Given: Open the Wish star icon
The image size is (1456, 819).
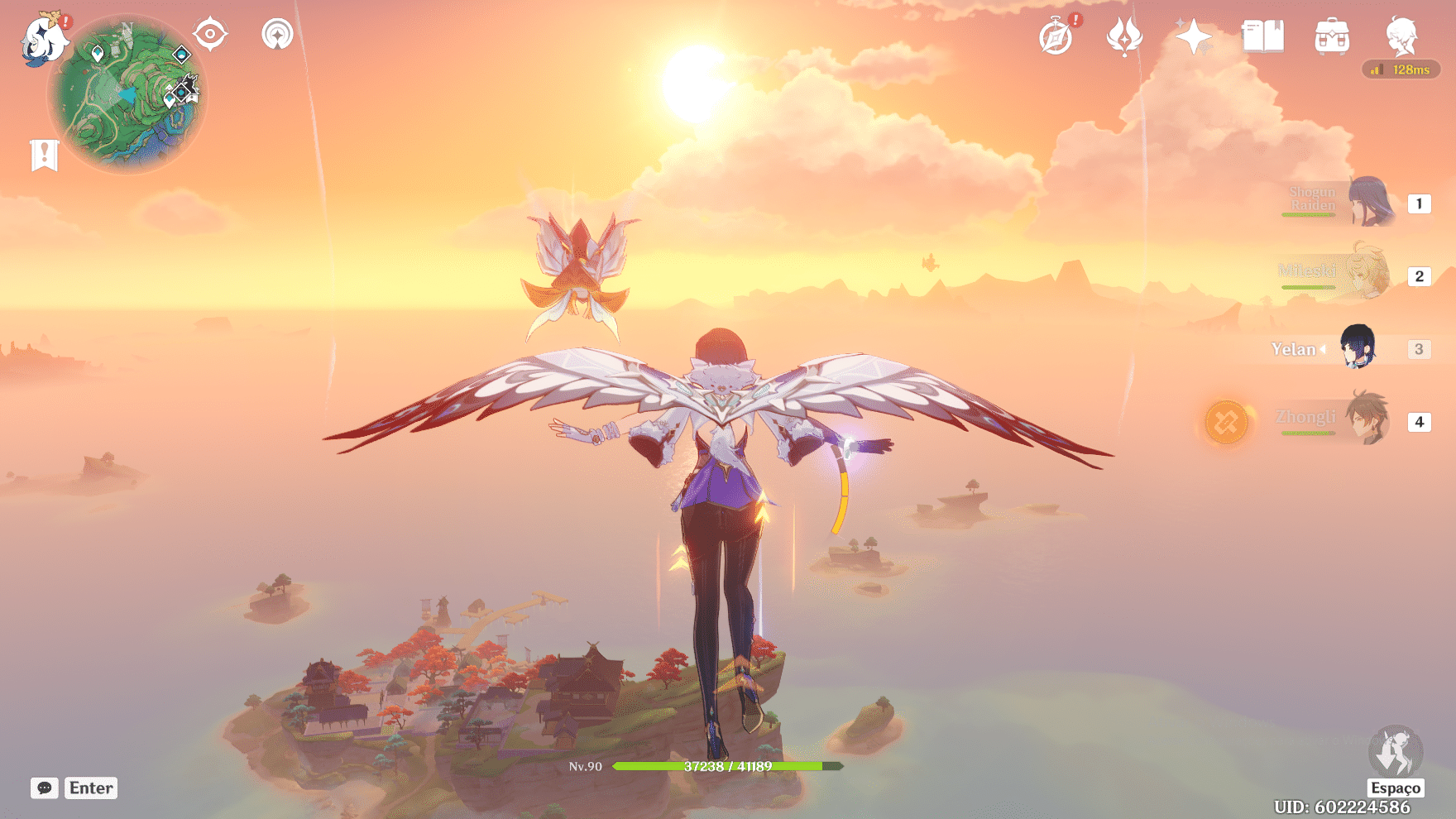Looking at the screenshot, I should 1193,36.
